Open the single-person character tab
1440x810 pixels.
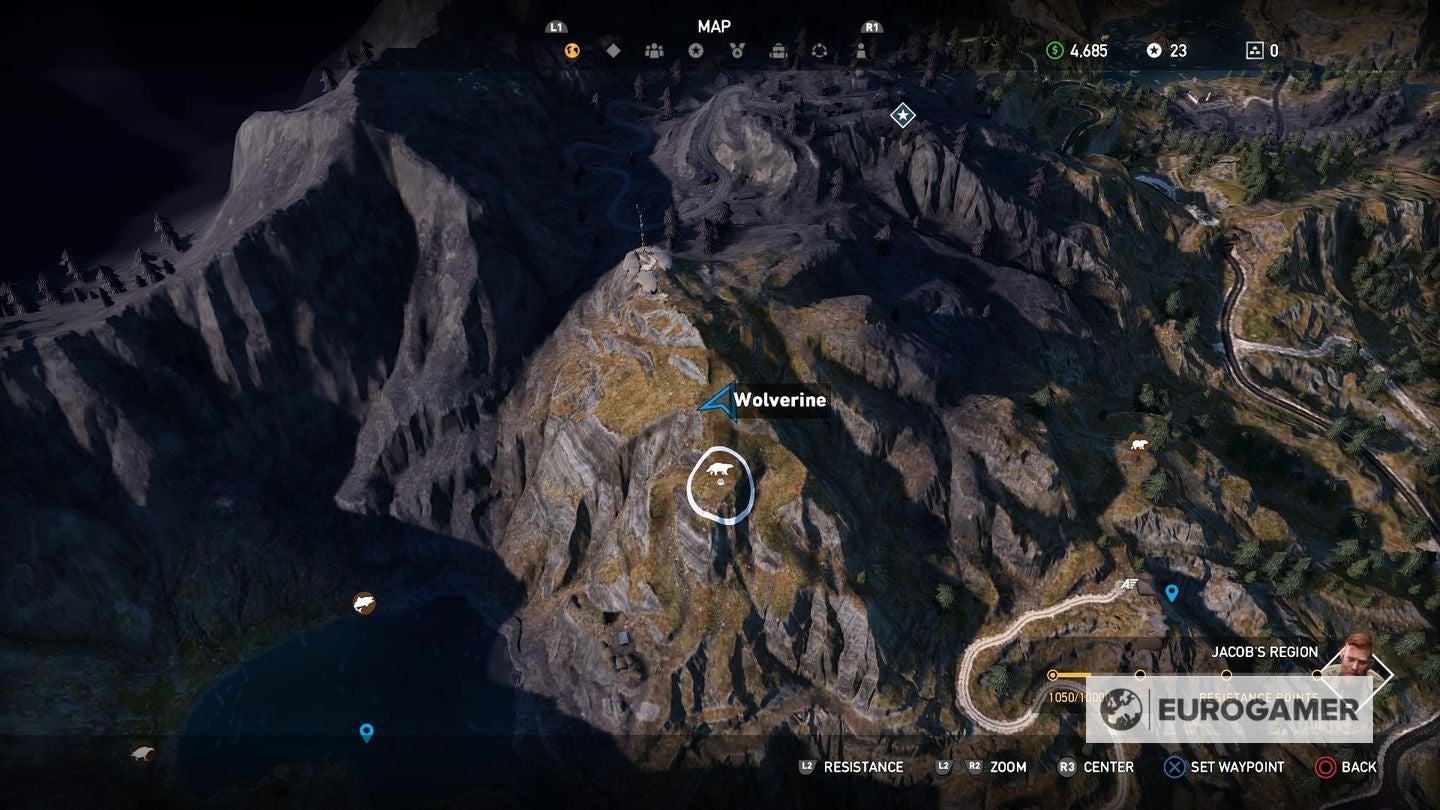coord(860,51)
